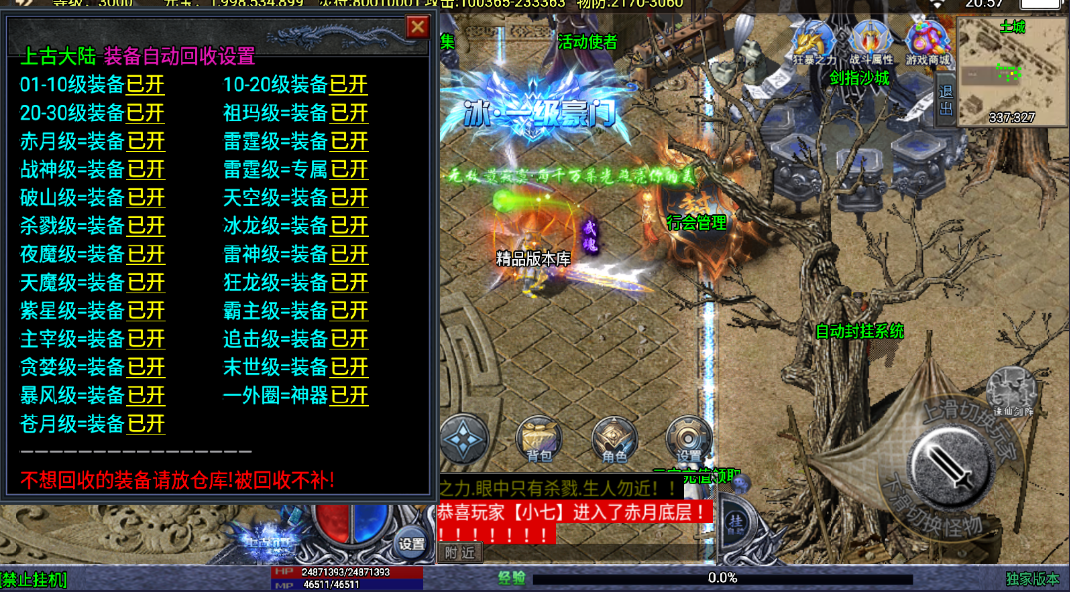Open the 土城 minimap
This screenshot has height=592, width=1070.
pos(1012,72)
